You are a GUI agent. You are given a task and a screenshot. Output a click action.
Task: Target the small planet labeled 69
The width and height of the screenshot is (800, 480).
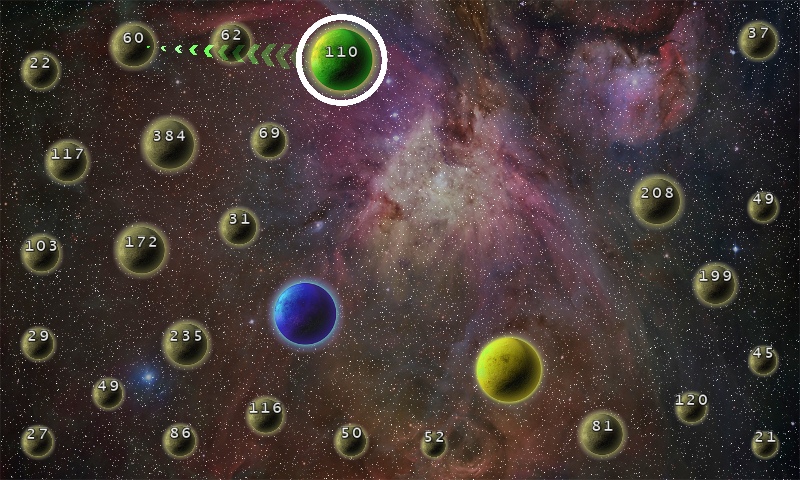pos(269,140)
